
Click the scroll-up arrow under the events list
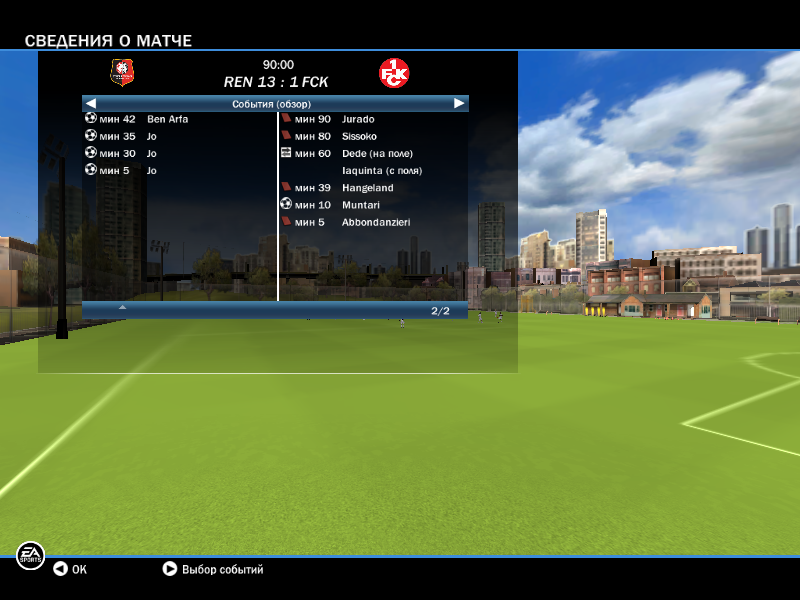coord(122,308)
